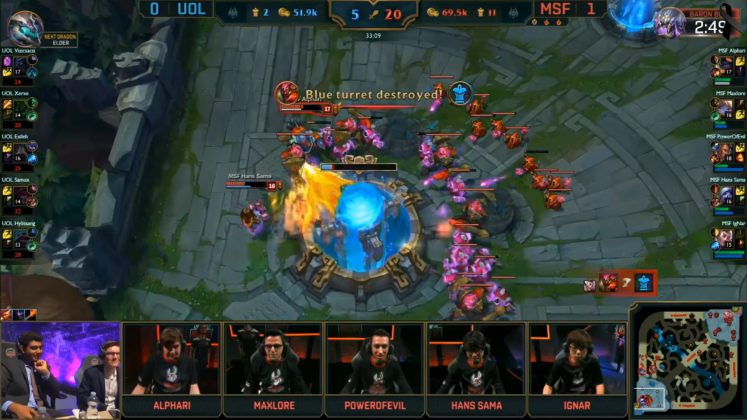Screen dimensions: 747x420
Task: Select UOL Samux's champion portrait
Action: [22, 194]
